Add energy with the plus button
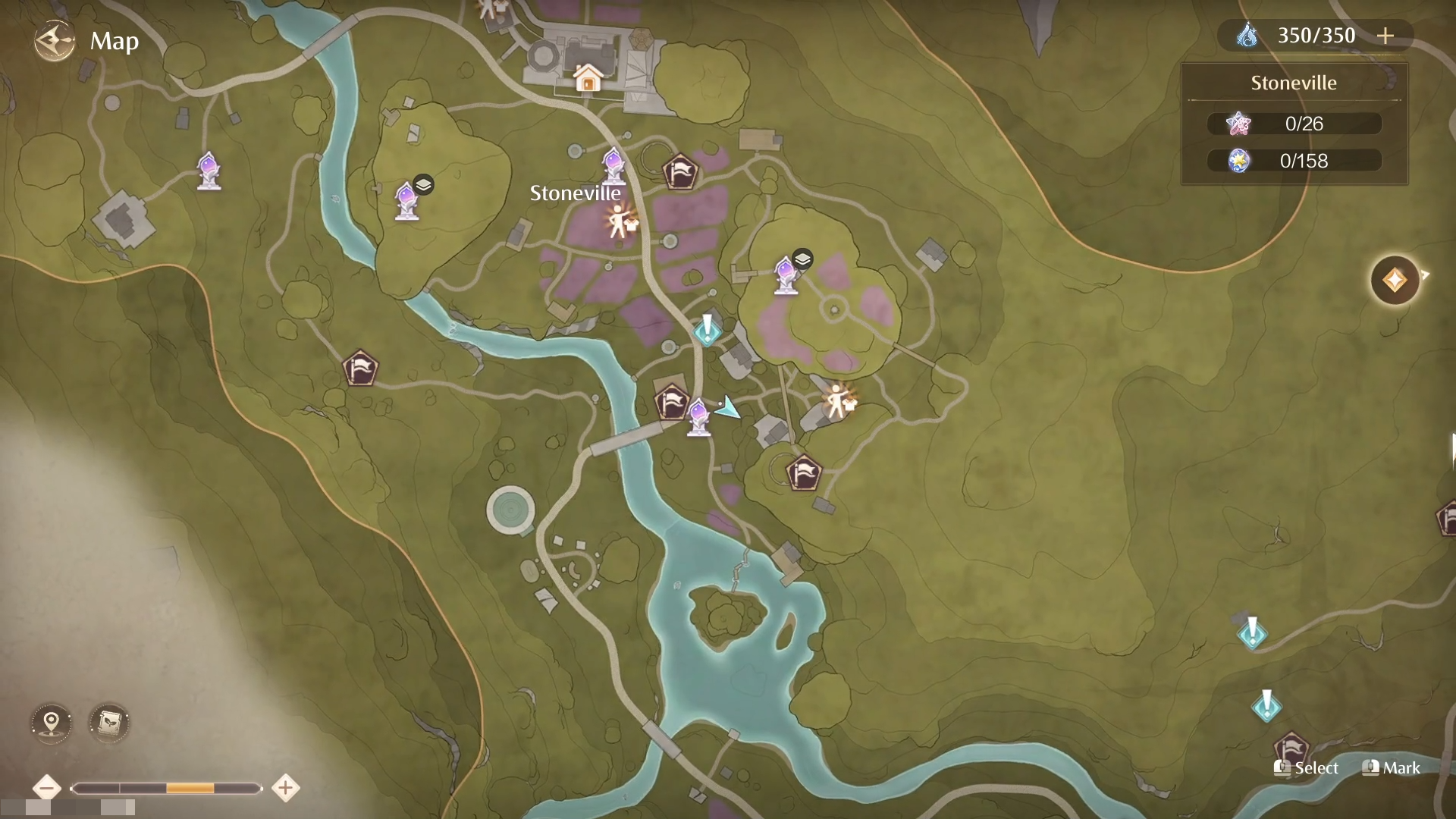 click(x=1385, y=36)
